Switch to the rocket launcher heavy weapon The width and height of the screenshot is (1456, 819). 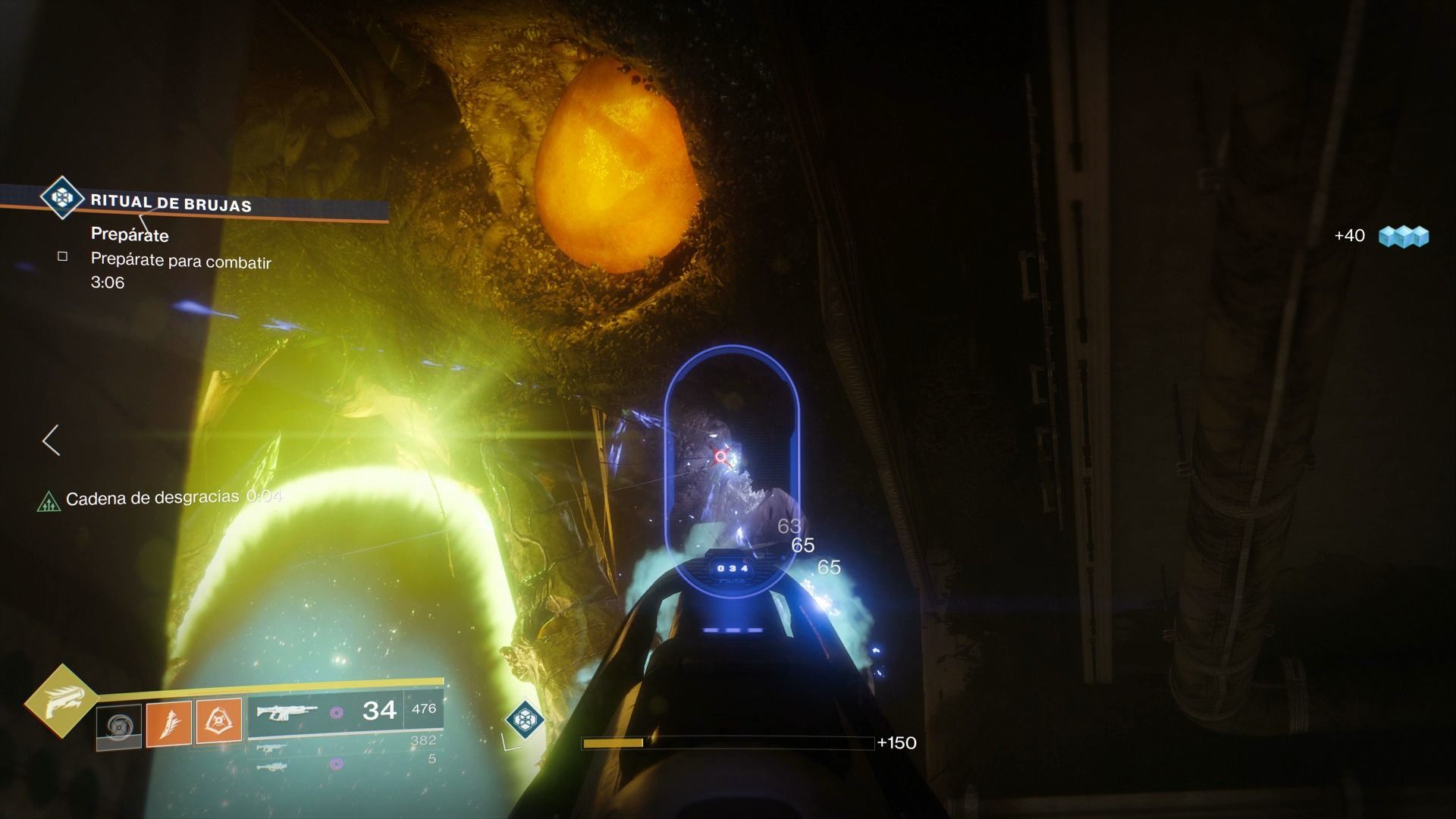point(271,766)
